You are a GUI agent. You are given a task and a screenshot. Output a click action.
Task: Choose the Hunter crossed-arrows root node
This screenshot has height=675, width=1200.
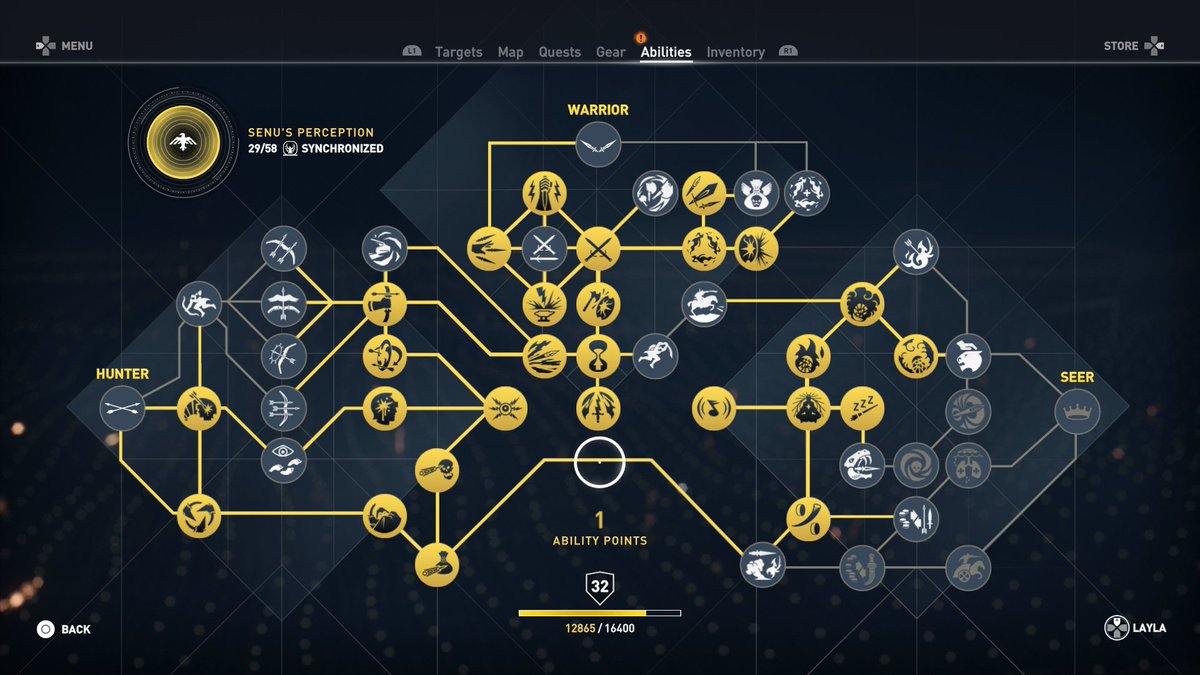point(123,408)
